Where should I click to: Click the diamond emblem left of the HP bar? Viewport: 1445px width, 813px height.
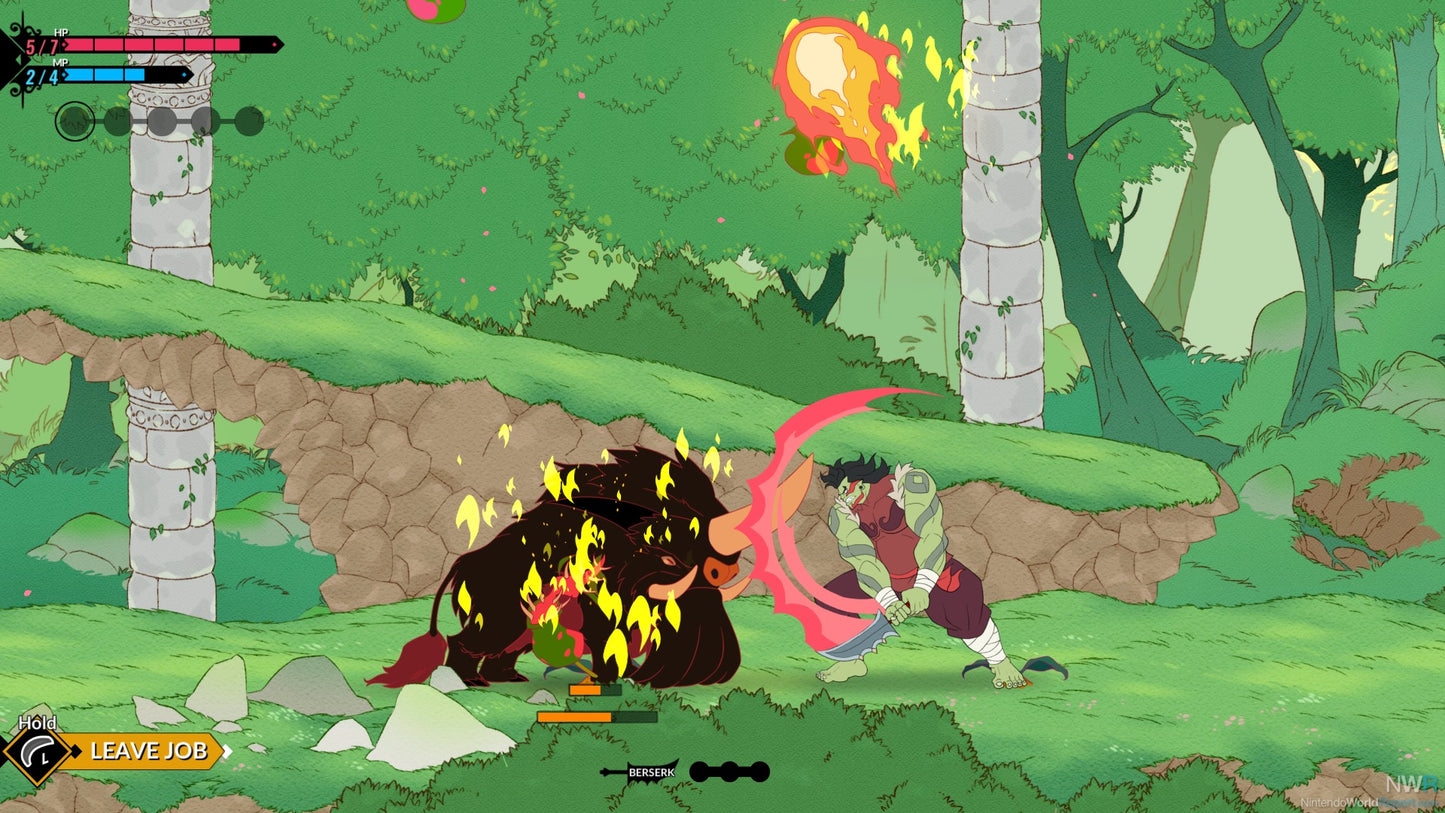coord(20,58)
